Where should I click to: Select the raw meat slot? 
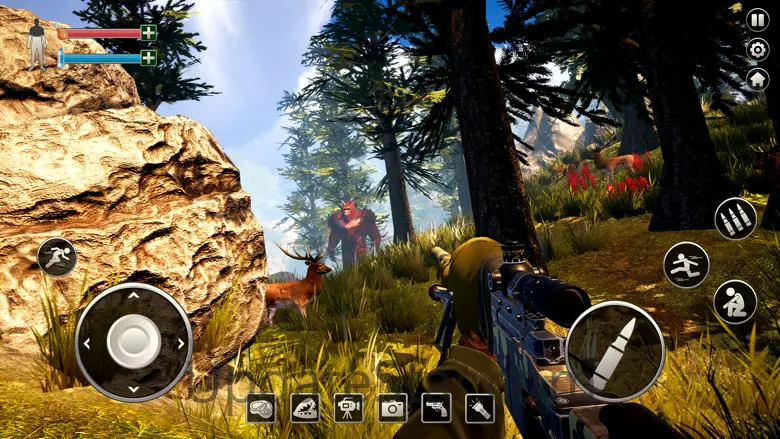click(x=261, y=407)
